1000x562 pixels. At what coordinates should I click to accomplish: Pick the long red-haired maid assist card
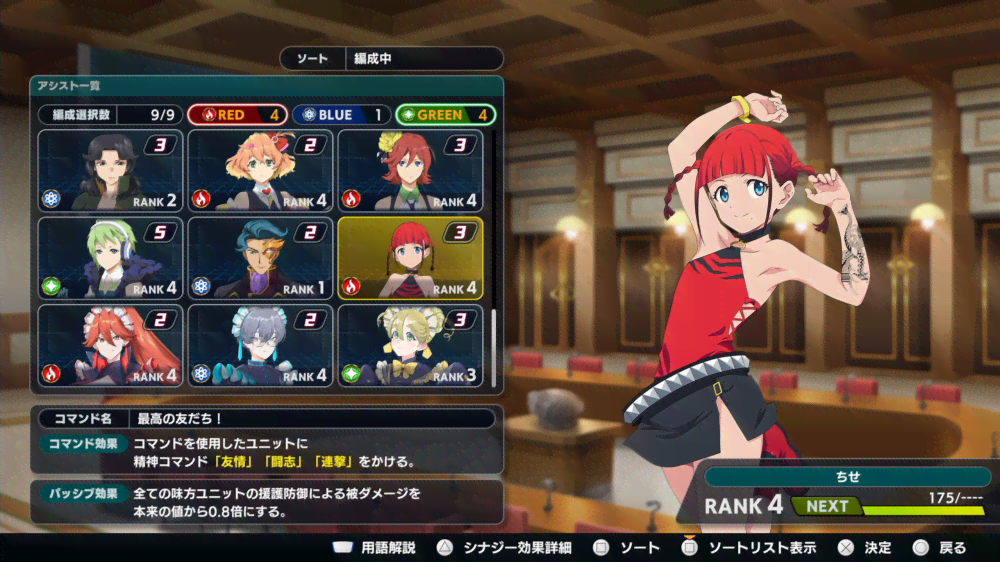pyautogui.click(x=110, y=346)
